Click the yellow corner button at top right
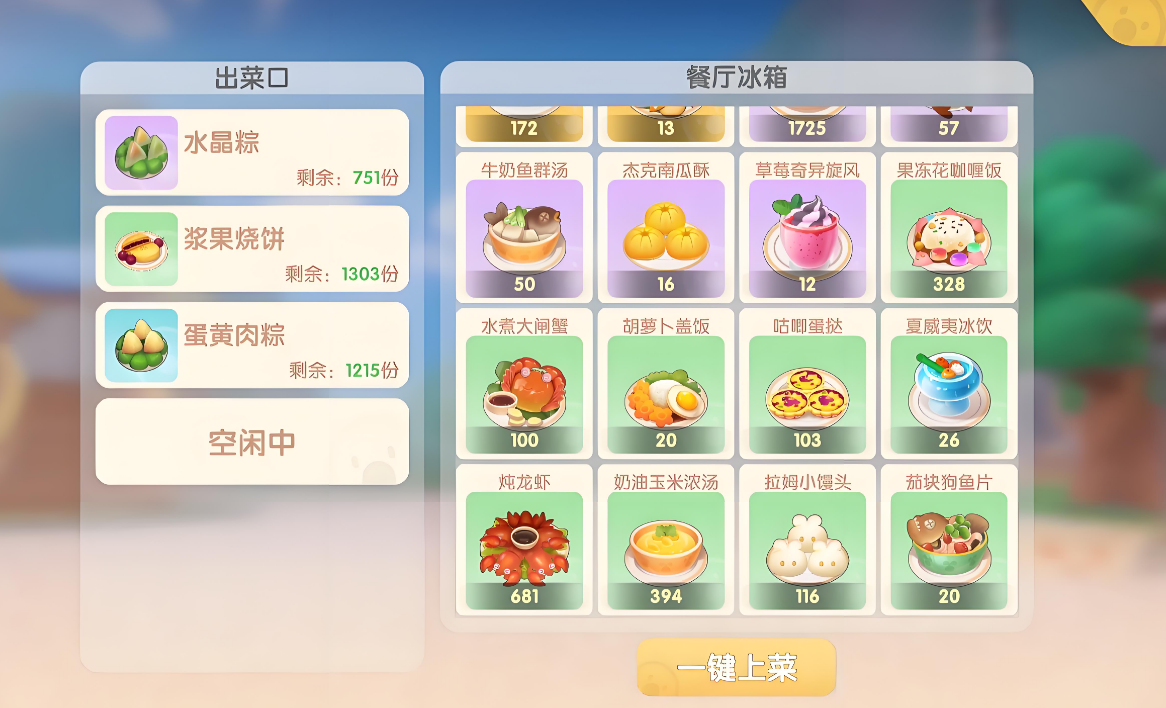Screen dimensions: 1166x708 click(x=1133, y=17)
